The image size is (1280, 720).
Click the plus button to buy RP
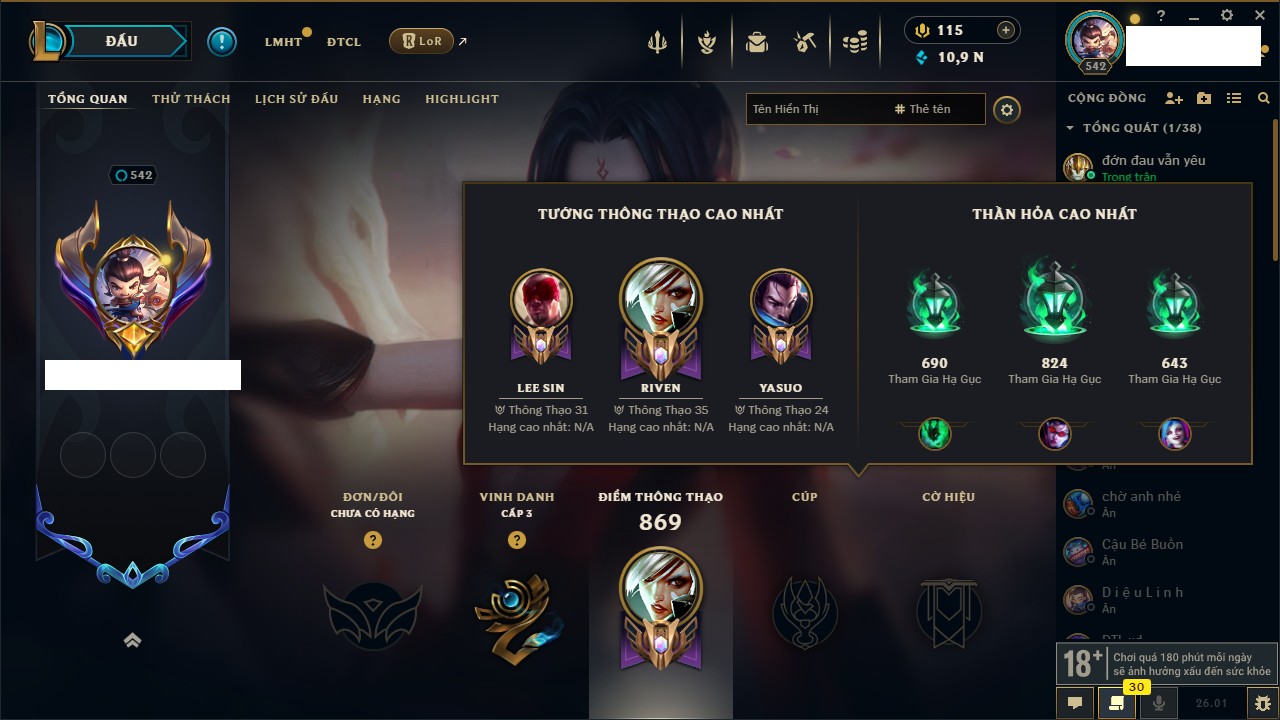[x=1006, y=30]
